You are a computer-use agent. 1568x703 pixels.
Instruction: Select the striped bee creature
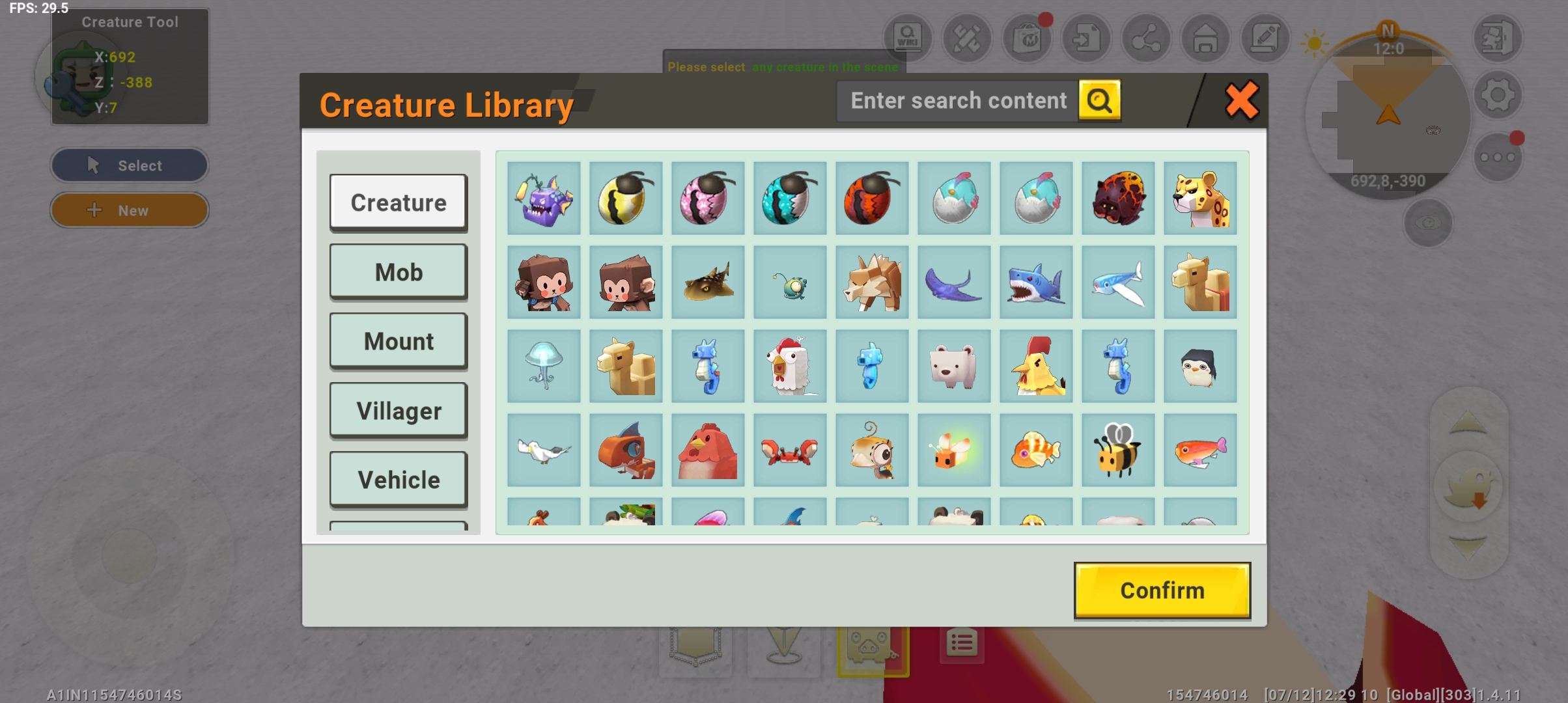(1118, 450)
